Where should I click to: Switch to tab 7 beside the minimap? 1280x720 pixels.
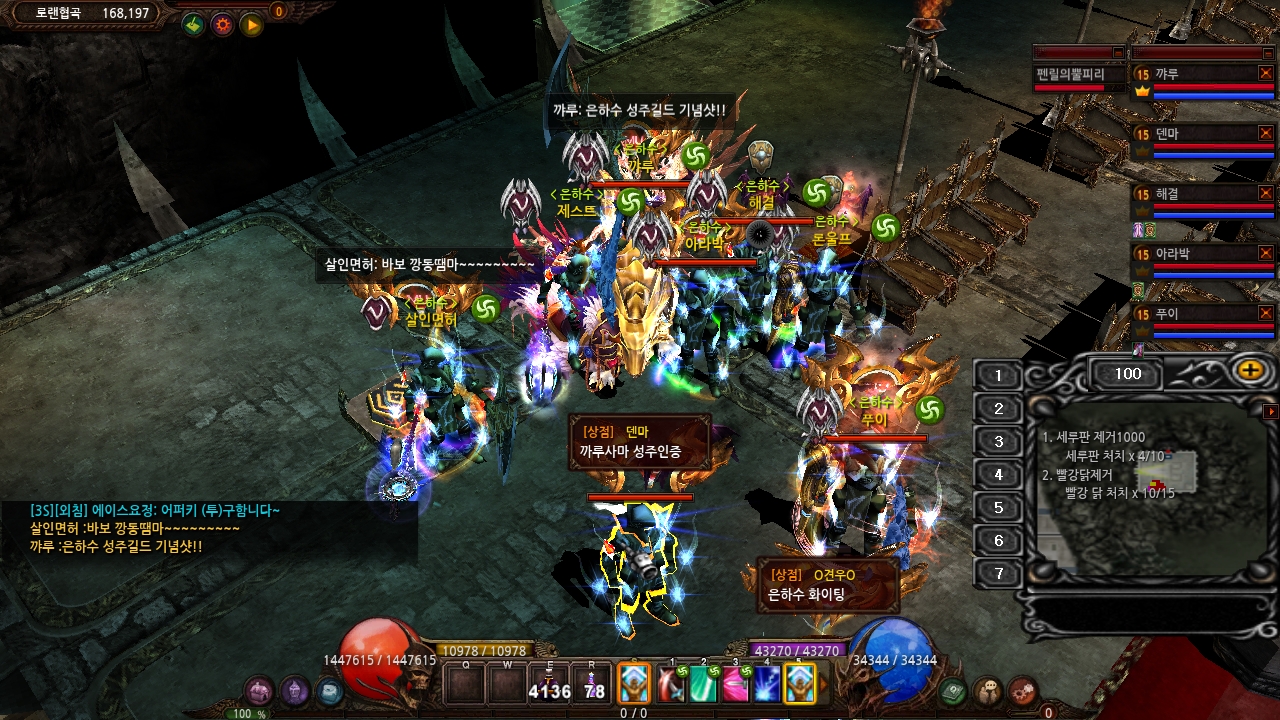point(997,574)
